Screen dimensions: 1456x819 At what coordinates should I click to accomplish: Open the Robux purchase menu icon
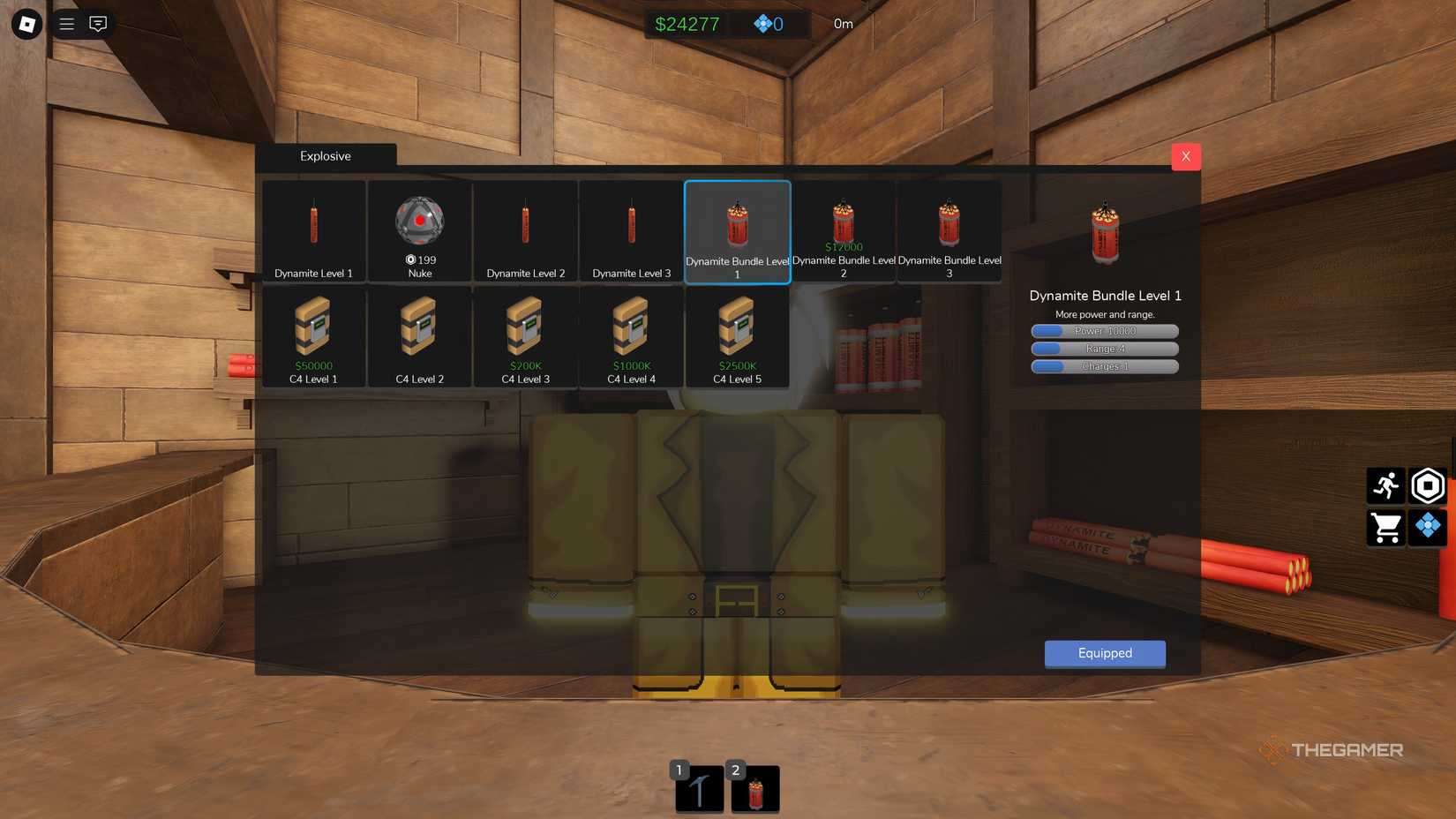1427,528
